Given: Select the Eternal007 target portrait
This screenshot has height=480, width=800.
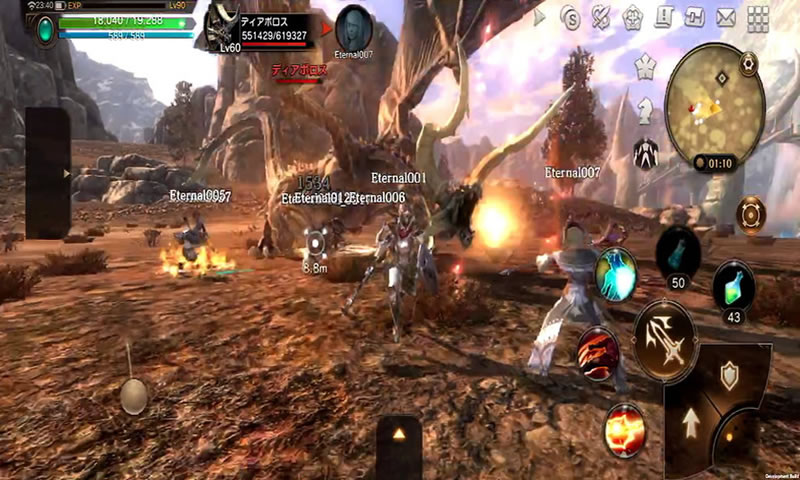Looking at the screenshot, I should tap(354, 27).
